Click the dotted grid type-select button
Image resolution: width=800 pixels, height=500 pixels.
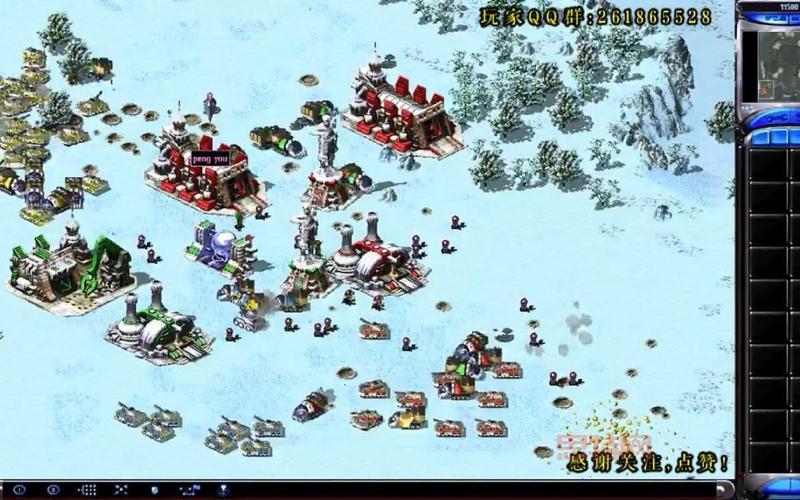coord(88,489)
